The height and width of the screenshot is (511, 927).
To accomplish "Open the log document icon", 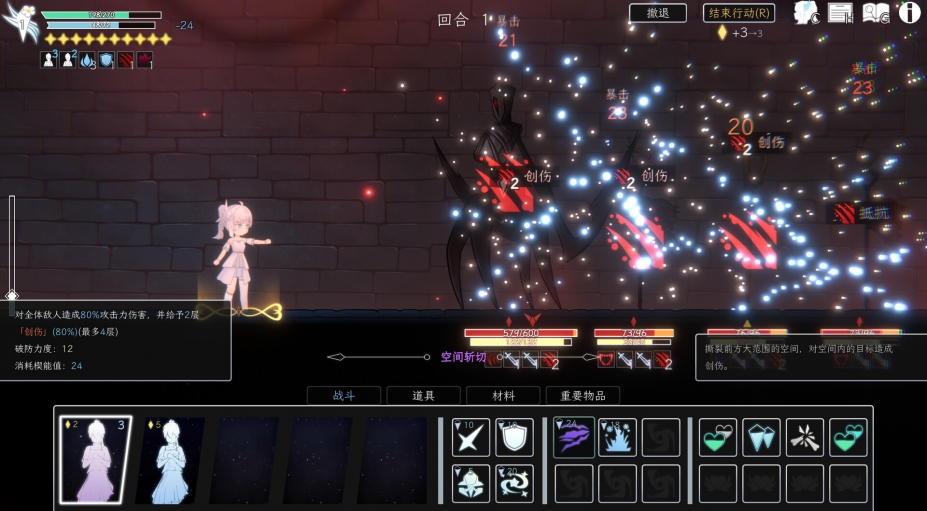I will (x=840, y=13).
